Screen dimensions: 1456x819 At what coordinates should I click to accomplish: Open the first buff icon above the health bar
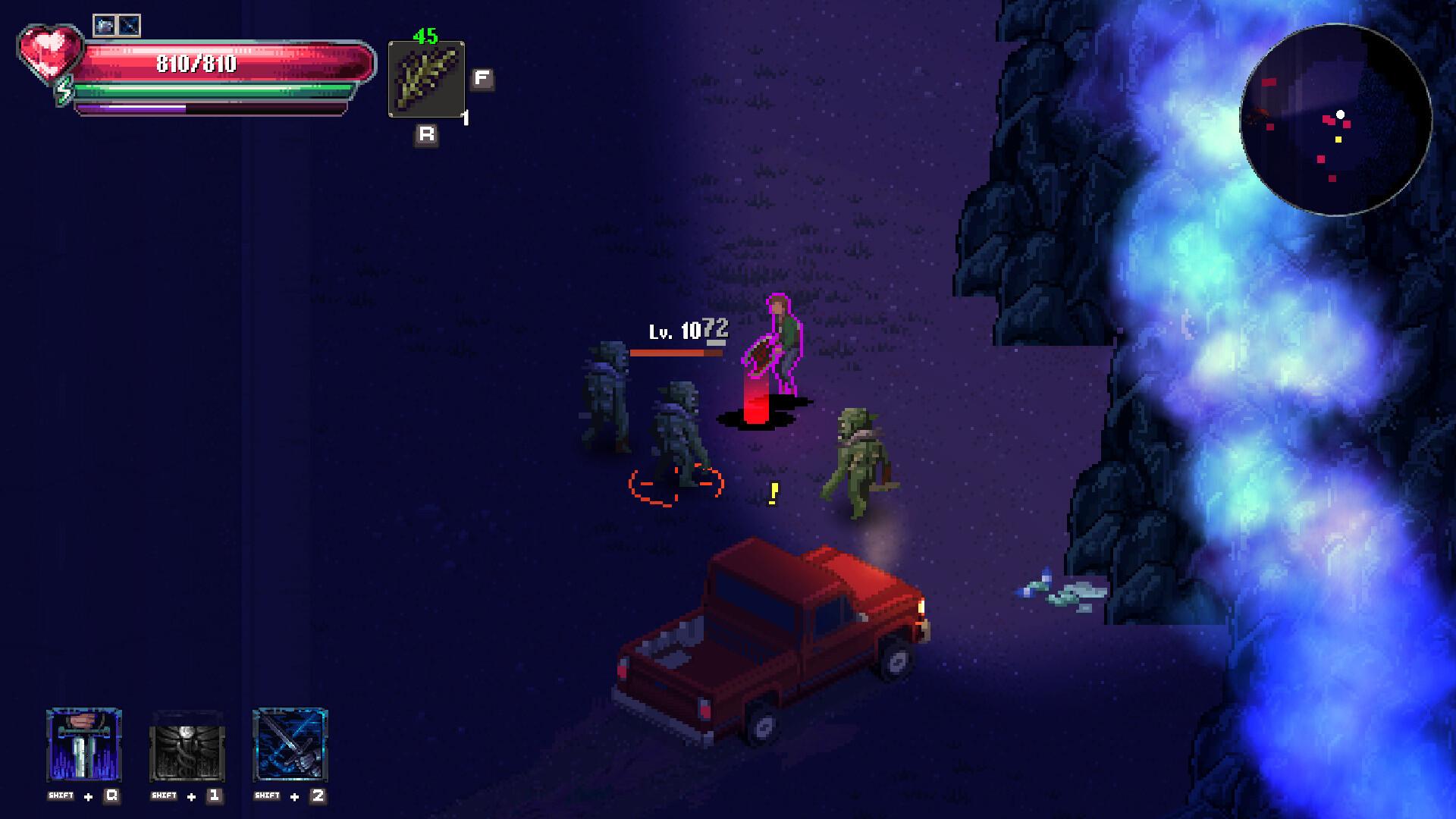pyautogui.click(x=104, y=24)
